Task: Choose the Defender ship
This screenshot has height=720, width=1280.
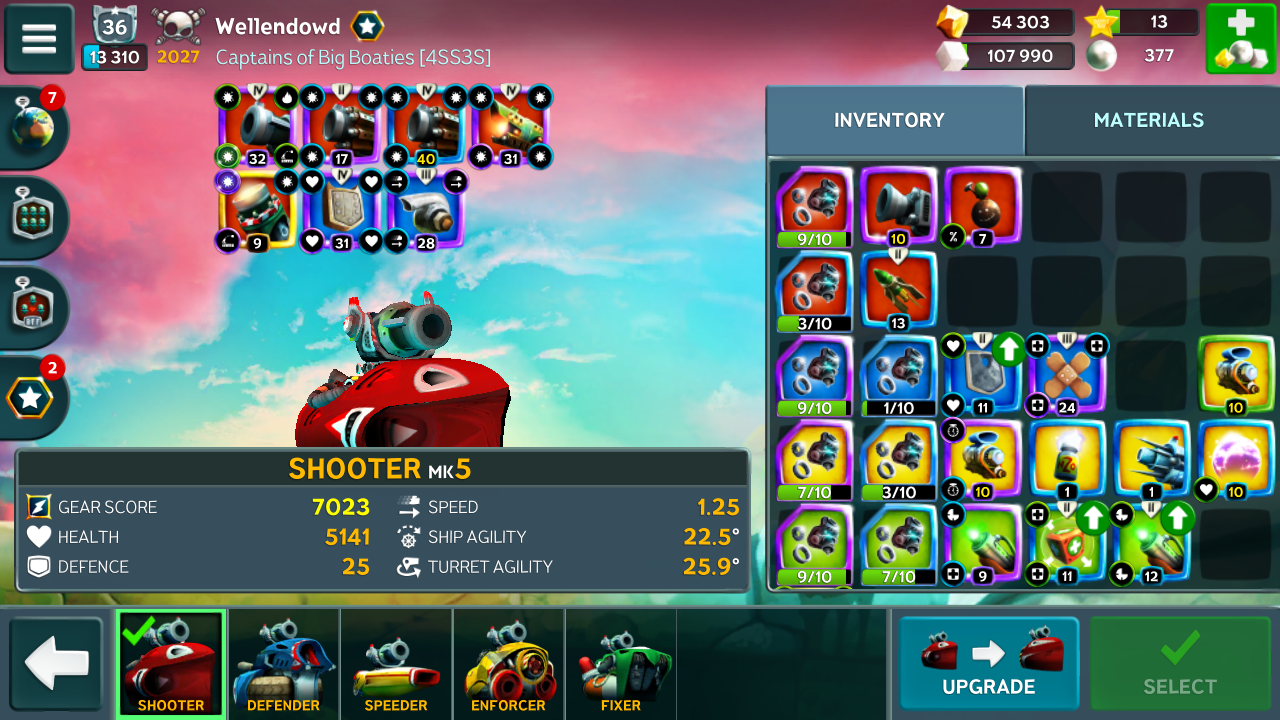Action: [x=284, y=665]
